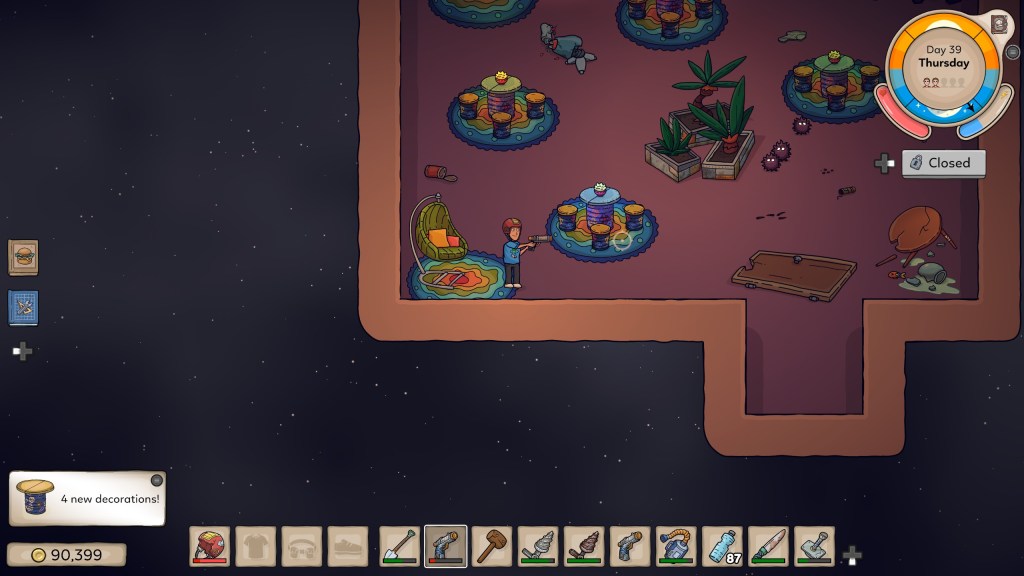Image resolution: width=1024 pixels, height=576 pixels.
Task: Dismiss the new decorations notification
Action: point(156,480)
